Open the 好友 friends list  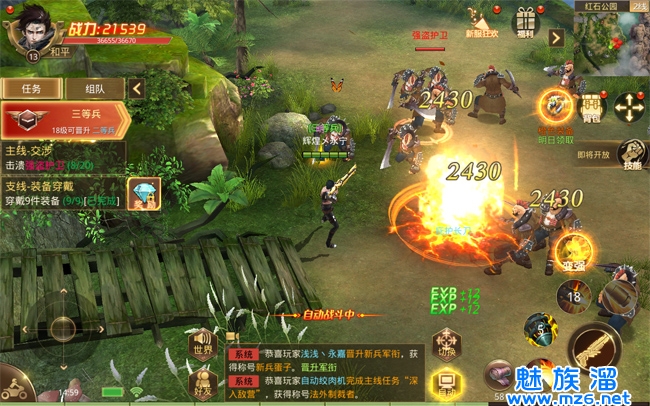pos(203,381)
